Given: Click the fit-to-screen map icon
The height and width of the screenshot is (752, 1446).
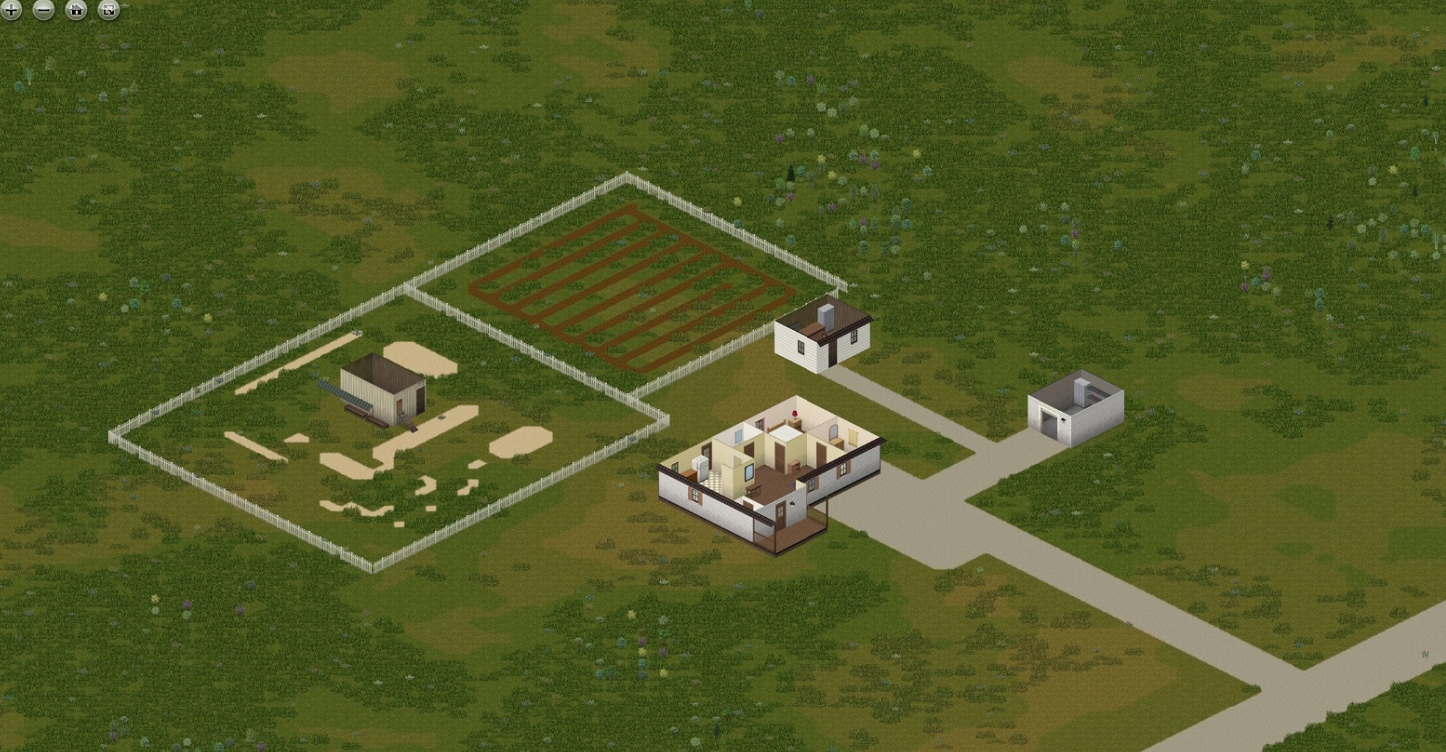Looking at the screenshot, I should click(x=107, y=10).
